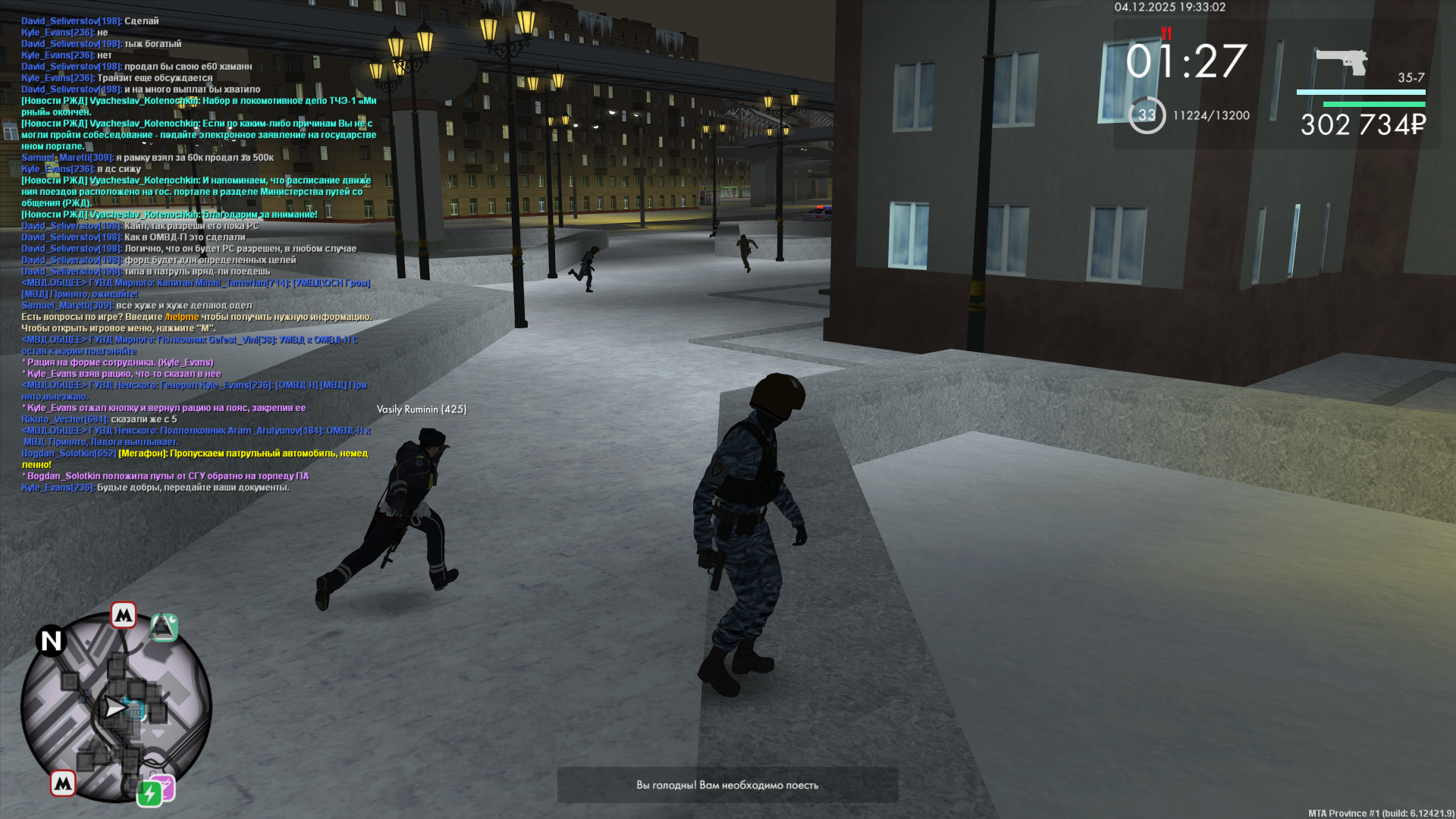The width and height of the screenshot is (1456, 819).
Task: Click the red hunger fork-and-knife icon
Action: 1166,34
